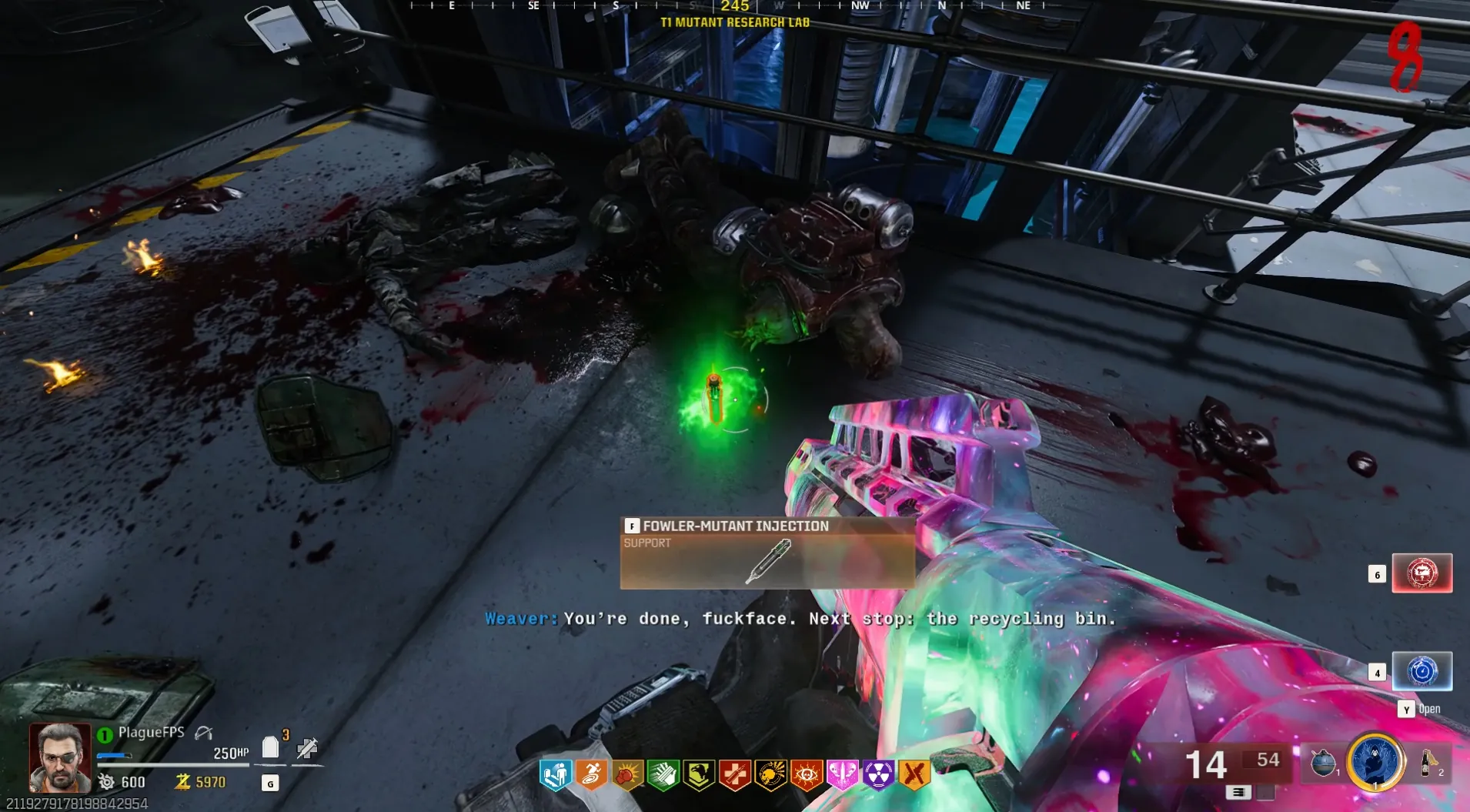This screenshot has height=812, width=1470.
Task: Select the orange crossed-pistols perk icon
Action: point(914,774)
